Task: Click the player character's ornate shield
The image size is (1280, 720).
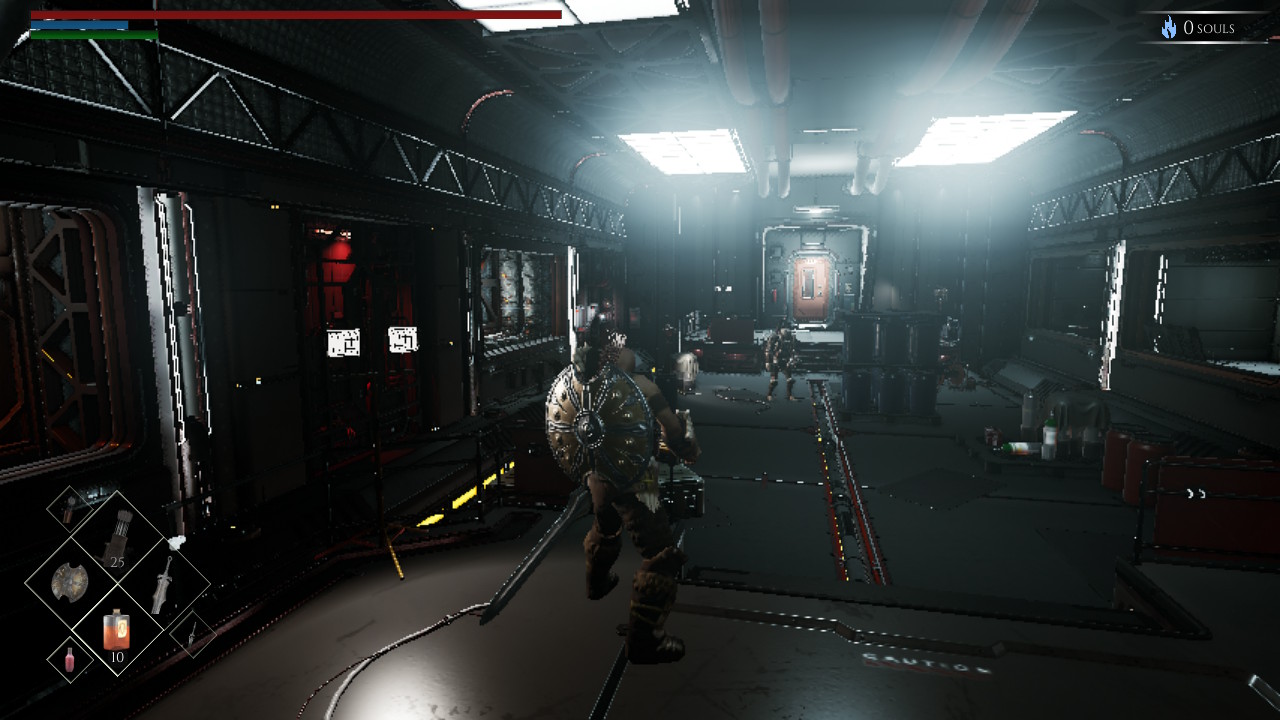Action: pos(588,425)
